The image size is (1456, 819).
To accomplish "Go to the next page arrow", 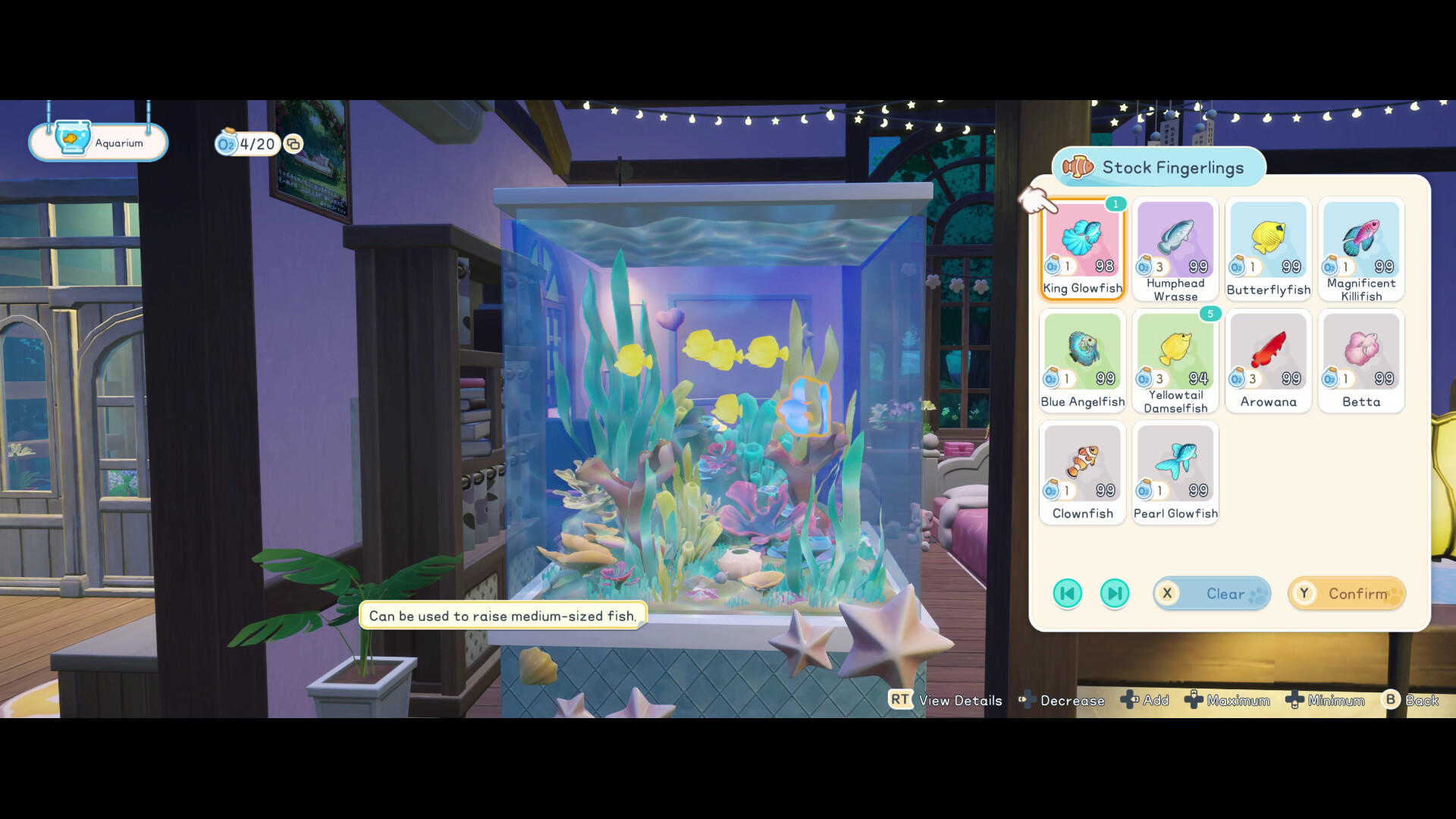I will [x=1115, y=594].
